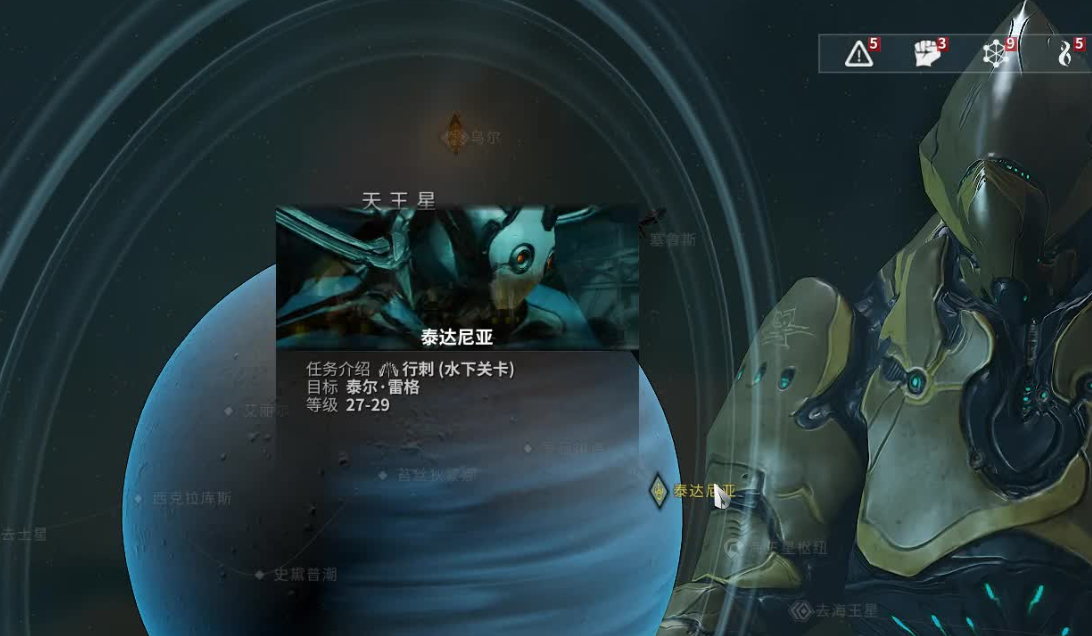The width and height of the screenshot is (1092, 636).
Task: Travel to Saturn via 去土星
Action: click(x=24, y=535)
